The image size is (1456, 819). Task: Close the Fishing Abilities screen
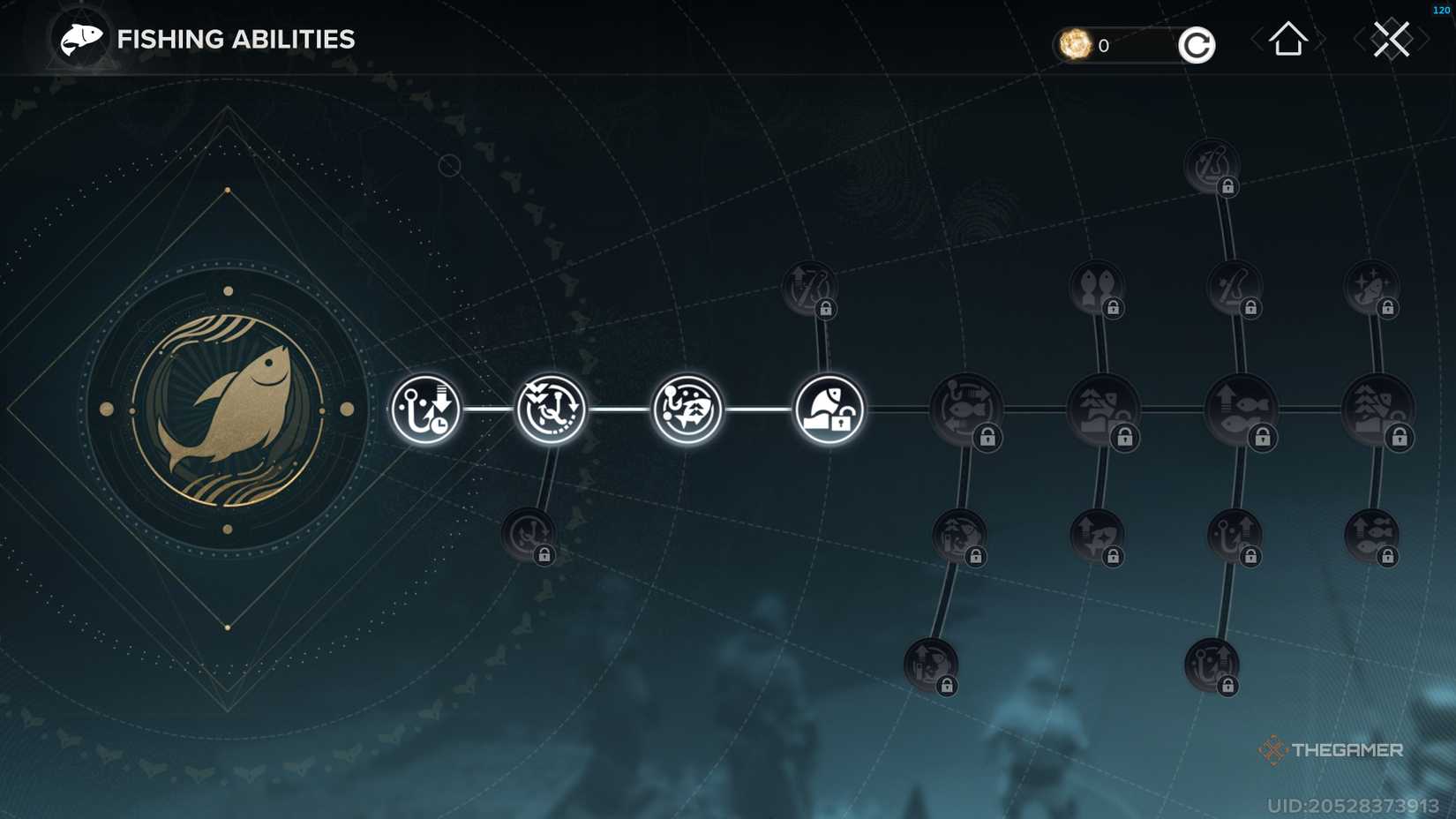click(x=1392, y=39)
